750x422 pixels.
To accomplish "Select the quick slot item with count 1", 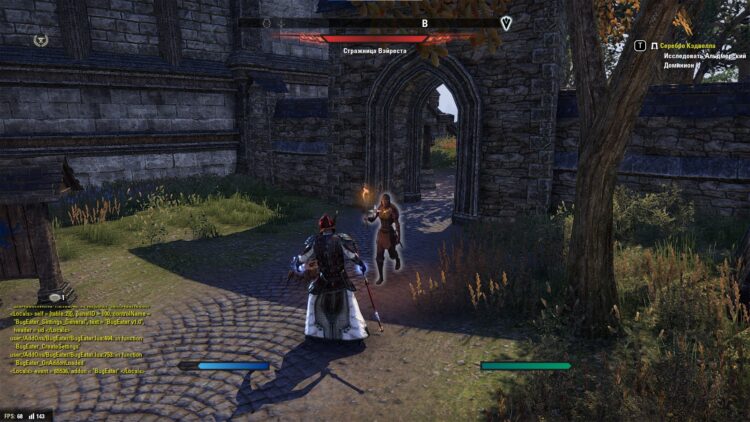I will click(57, 296).
